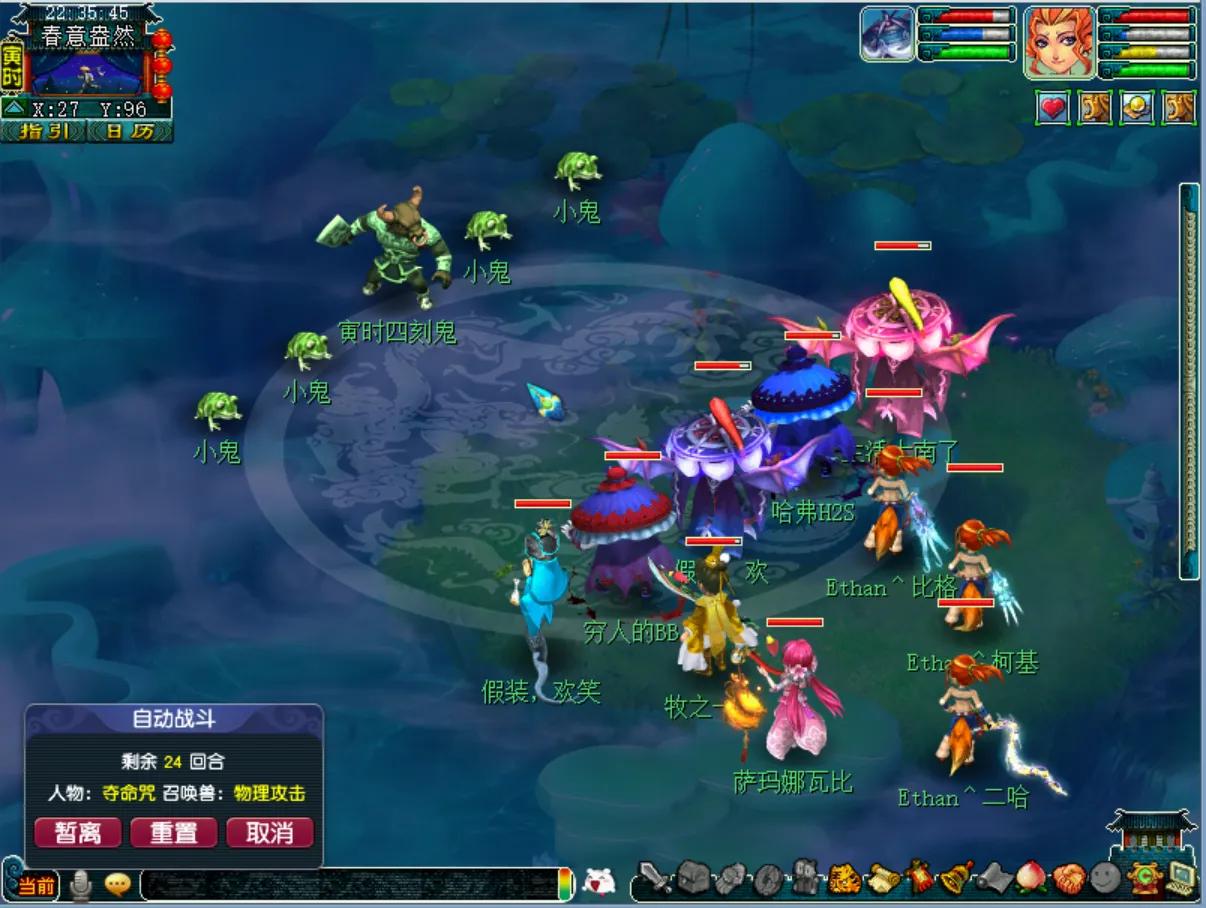Image resolution: width=1206 pixels, height=908 pixels.
Task: Open the computer system settings icon
Action: tap(1181, 877)
